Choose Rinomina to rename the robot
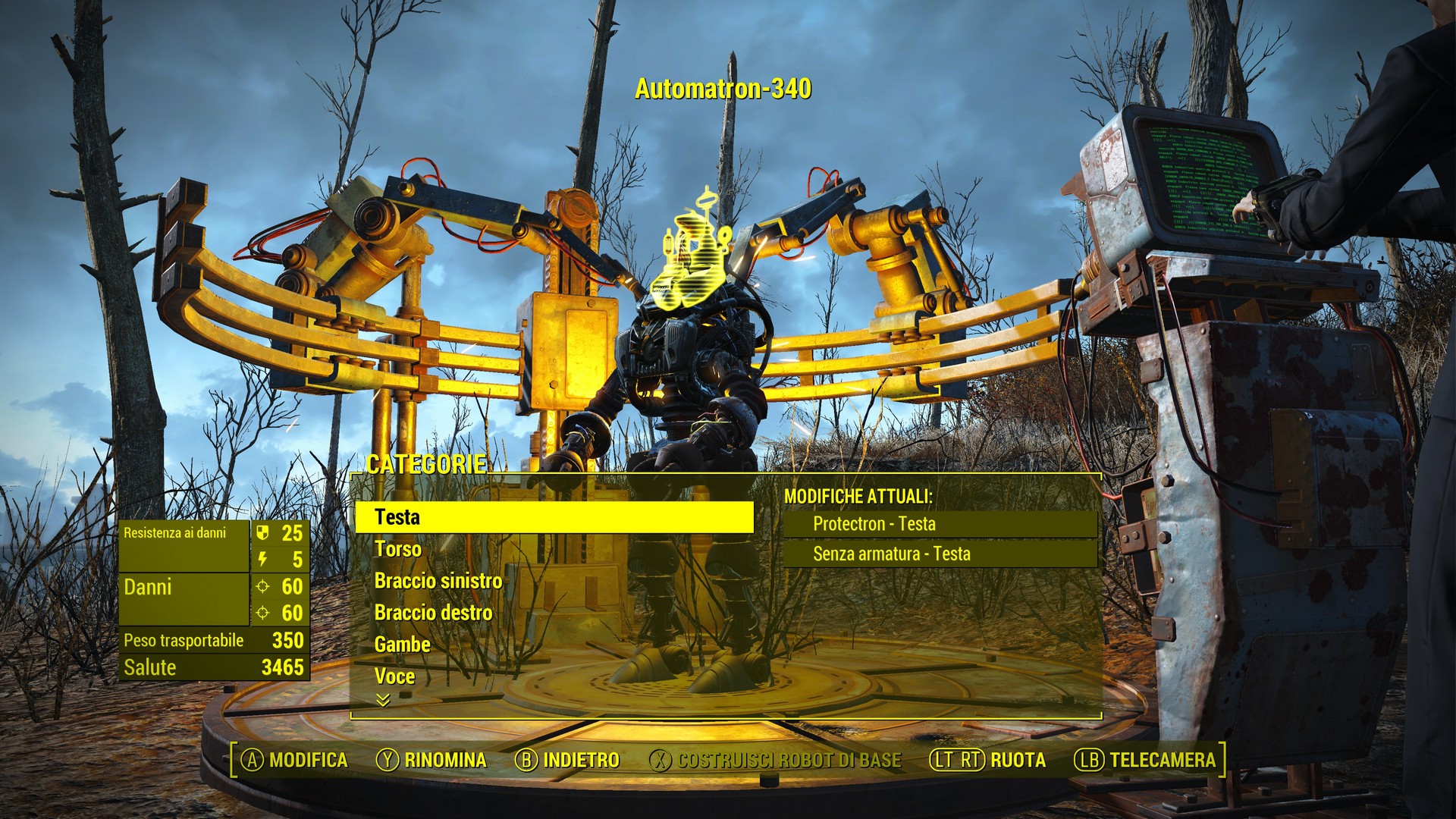1456x819 pixels. (x=431, y=760)
